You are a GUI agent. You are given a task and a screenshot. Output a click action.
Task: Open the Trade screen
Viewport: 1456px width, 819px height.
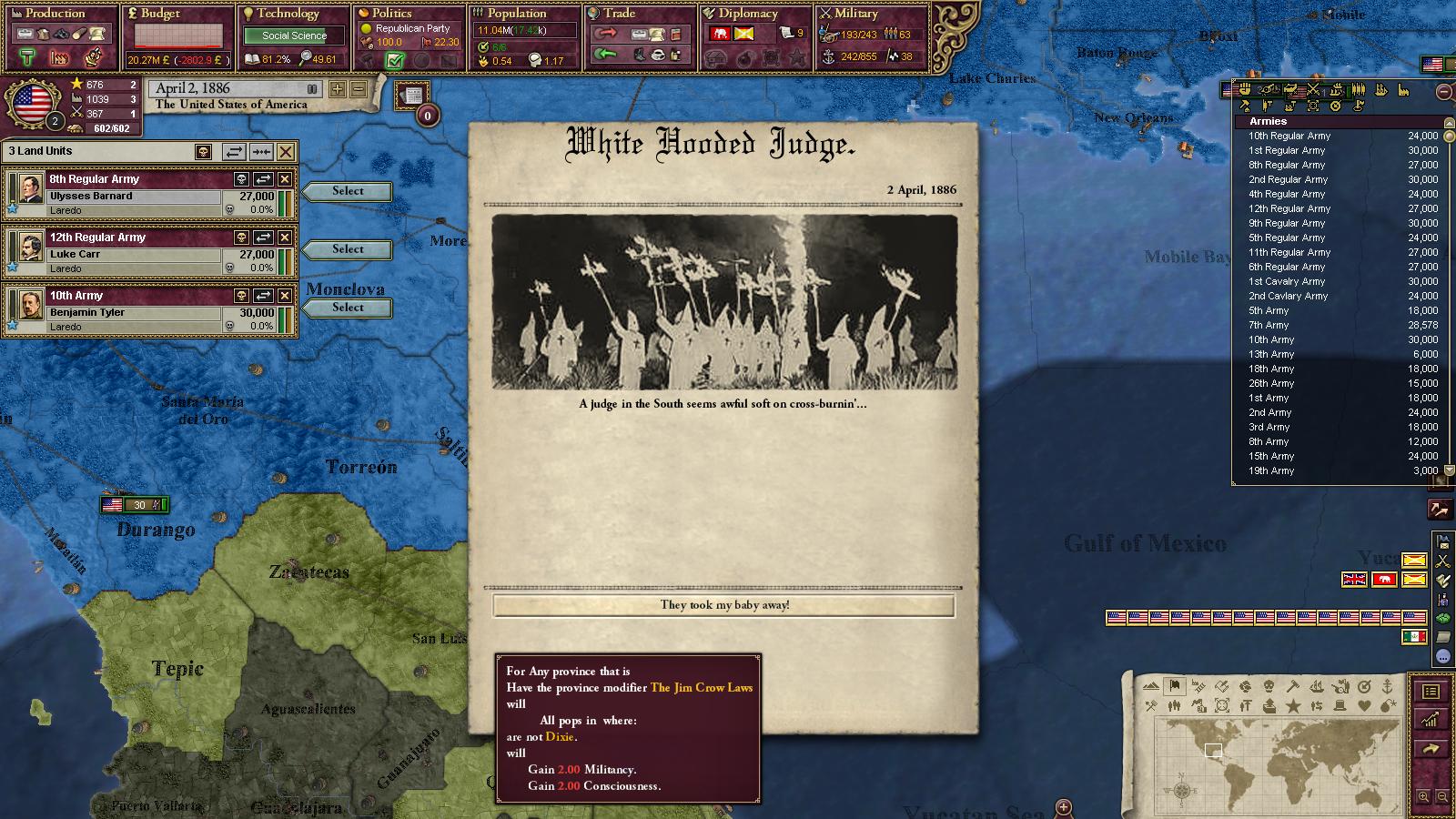click(619, 14)
